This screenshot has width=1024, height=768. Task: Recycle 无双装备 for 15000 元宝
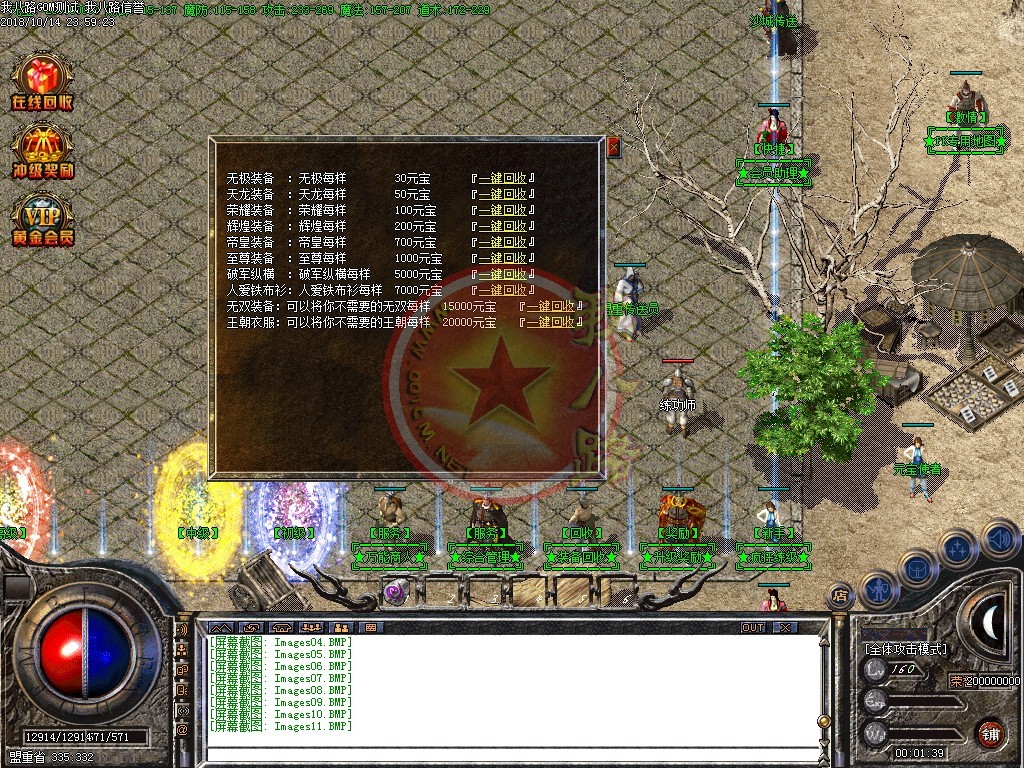(x=551, y=306)
